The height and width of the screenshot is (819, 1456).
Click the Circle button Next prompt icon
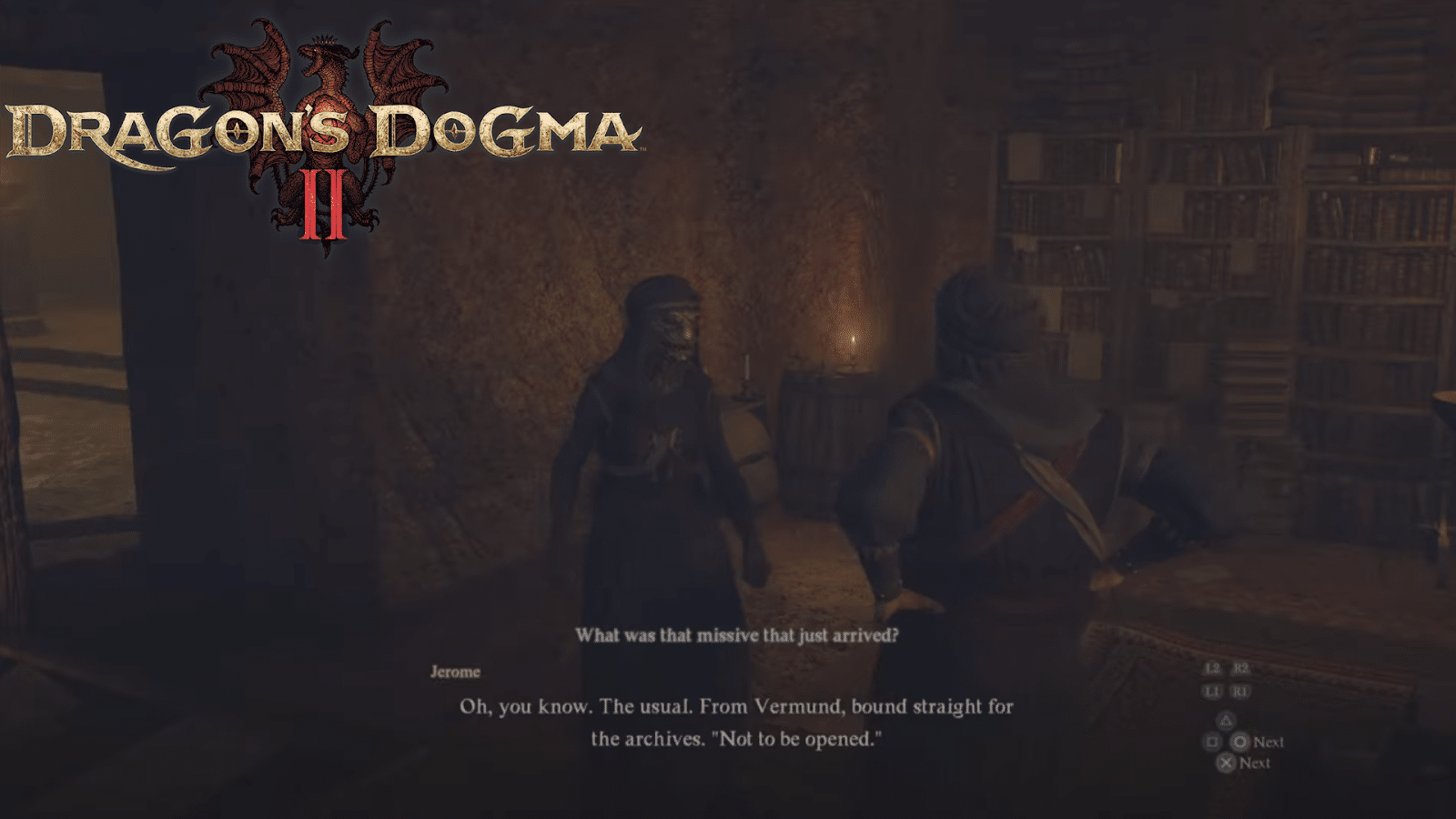[x=1240, y=743]
